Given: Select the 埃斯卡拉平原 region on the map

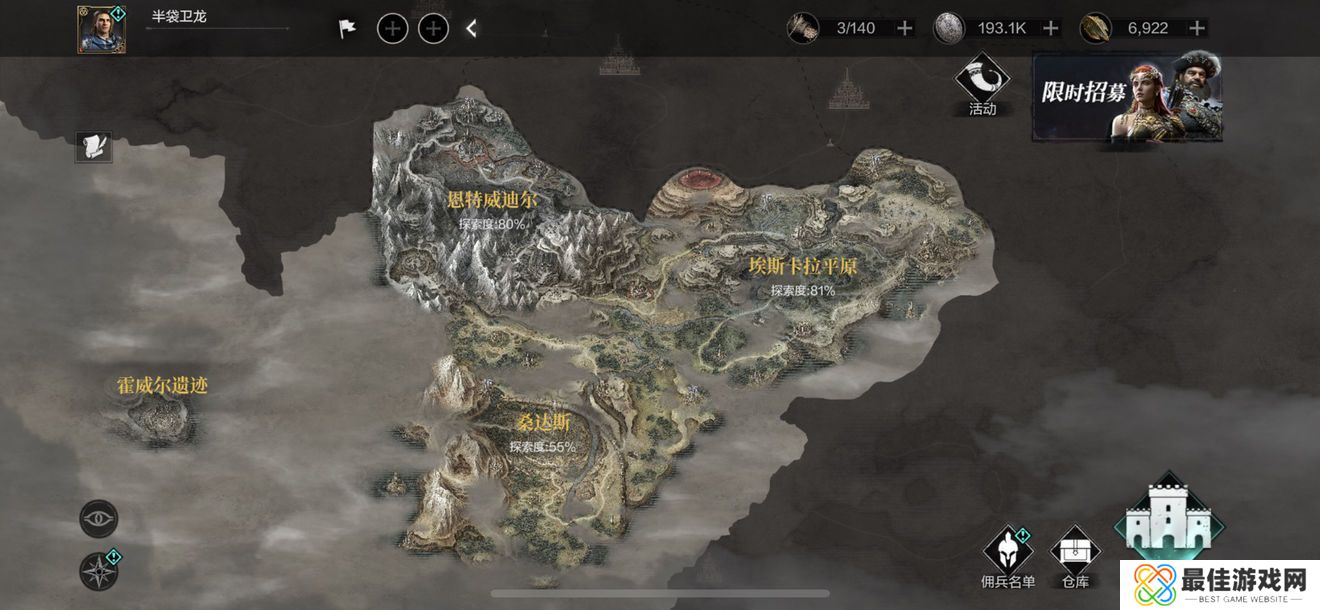Looking at the screenshot, I should coord(803,267).
